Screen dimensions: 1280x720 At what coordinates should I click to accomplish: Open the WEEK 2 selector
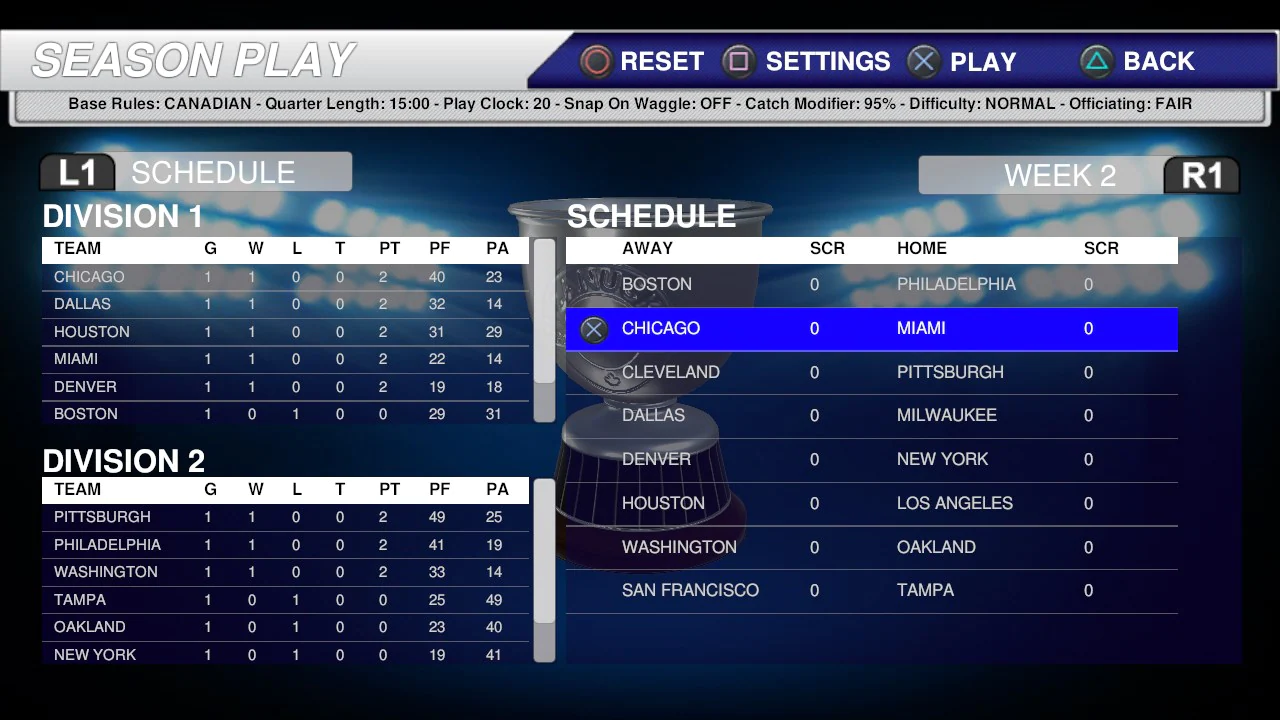1060,175
